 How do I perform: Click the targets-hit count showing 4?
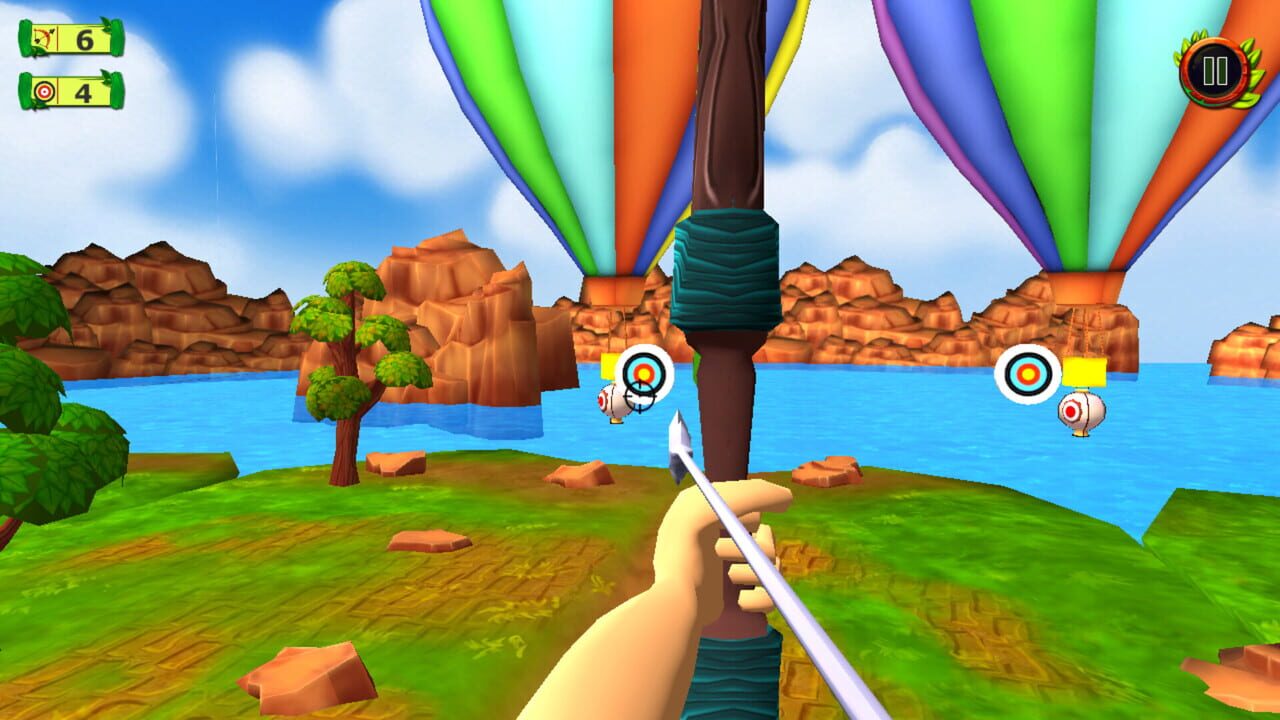click(82, 90)
